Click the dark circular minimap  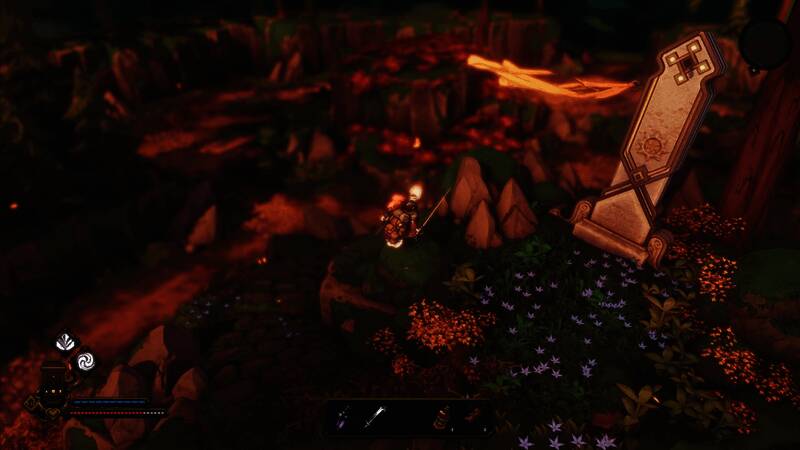(x=764, y=44)
